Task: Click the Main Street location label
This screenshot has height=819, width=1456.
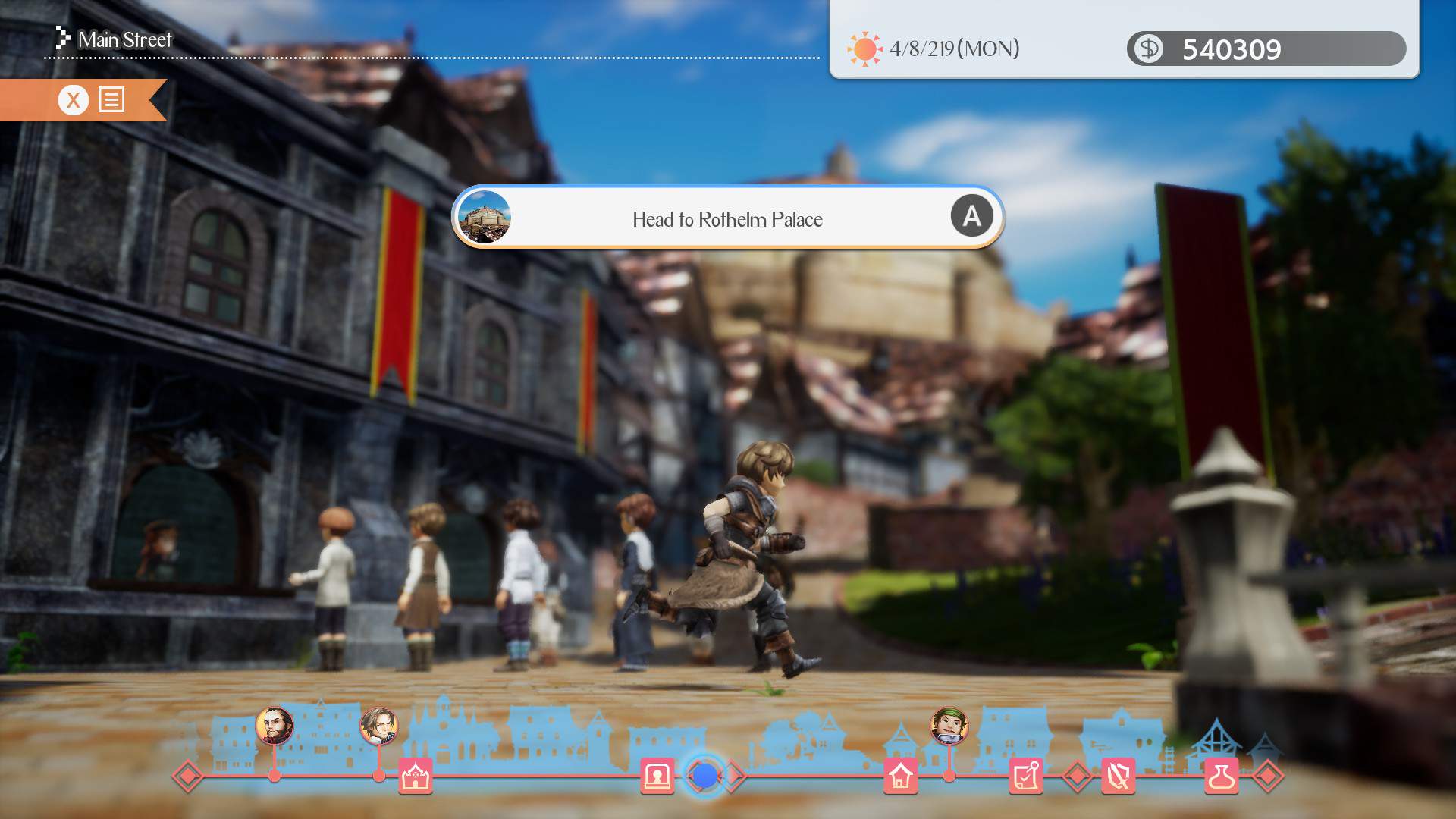Action: tap(126, 39)
